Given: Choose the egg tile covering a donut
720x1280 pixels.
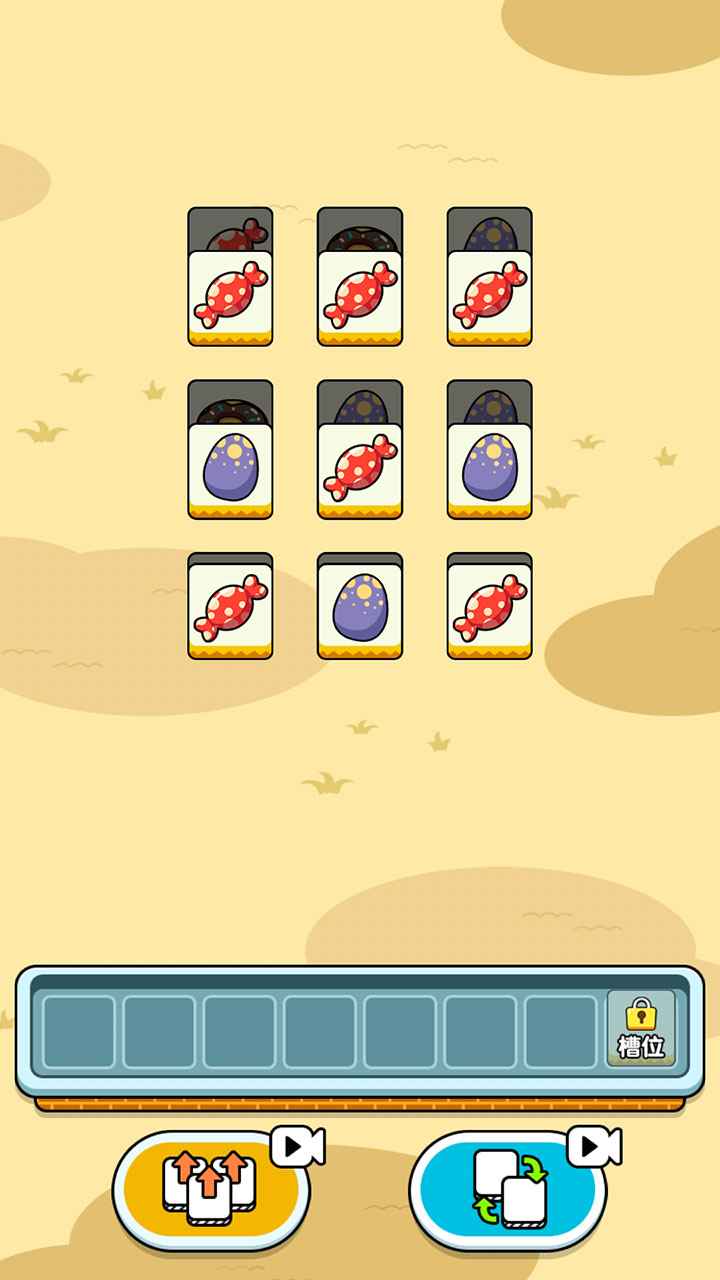Looking at the screenshot, I should [x=230, y=468].
